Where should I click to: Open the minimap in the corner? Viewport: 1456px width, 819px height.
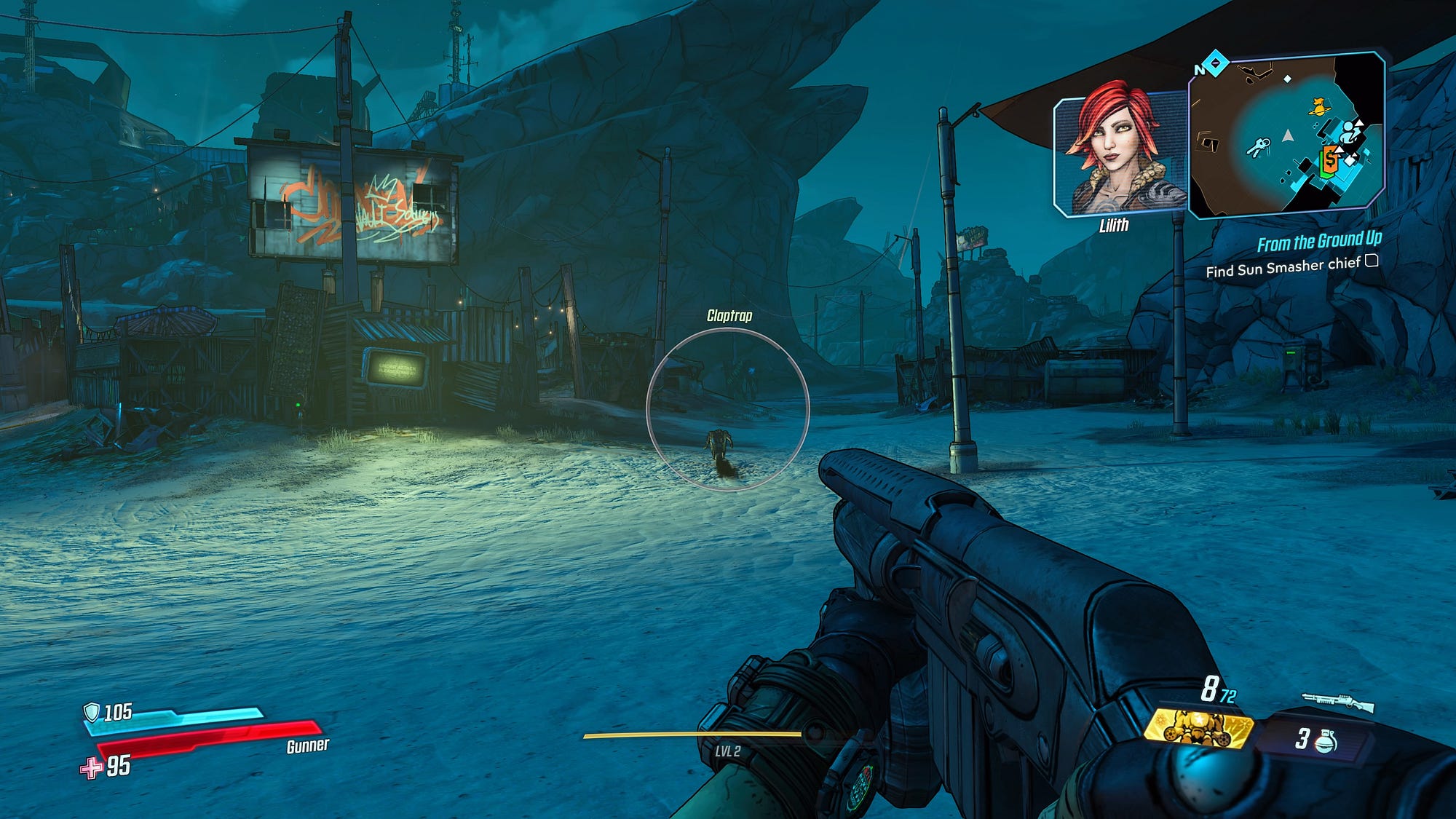[1286, 135]
